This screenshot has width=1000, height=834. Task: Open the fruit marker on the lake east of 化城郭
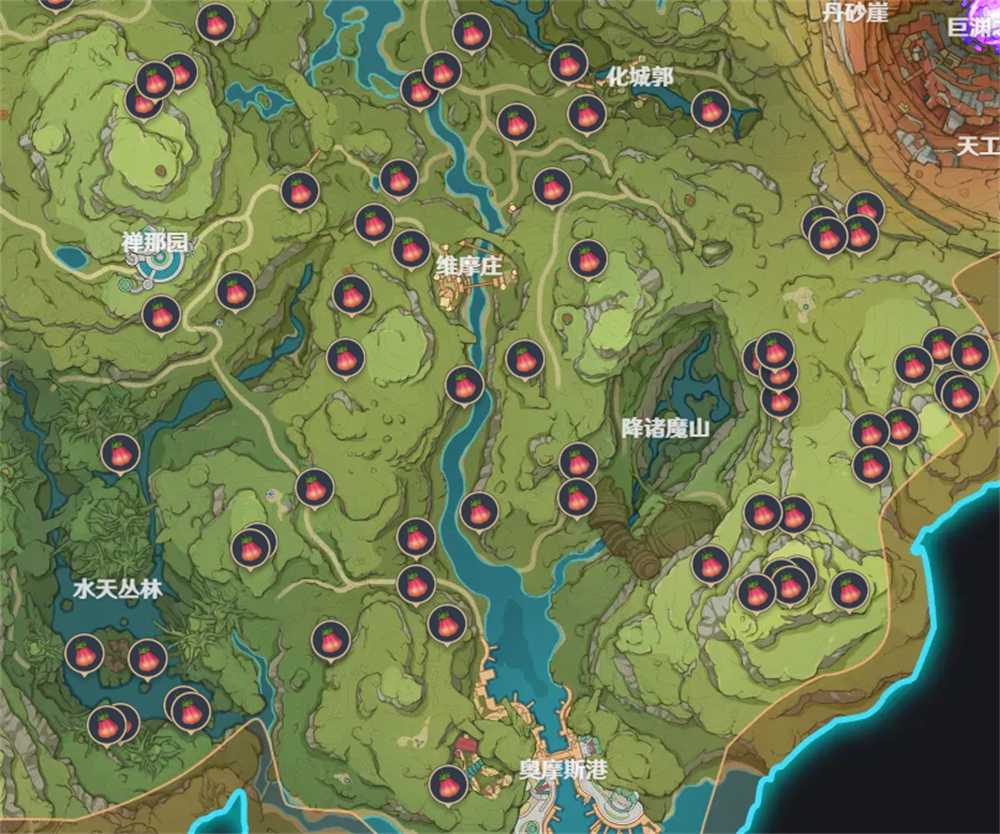pos(710,109)
